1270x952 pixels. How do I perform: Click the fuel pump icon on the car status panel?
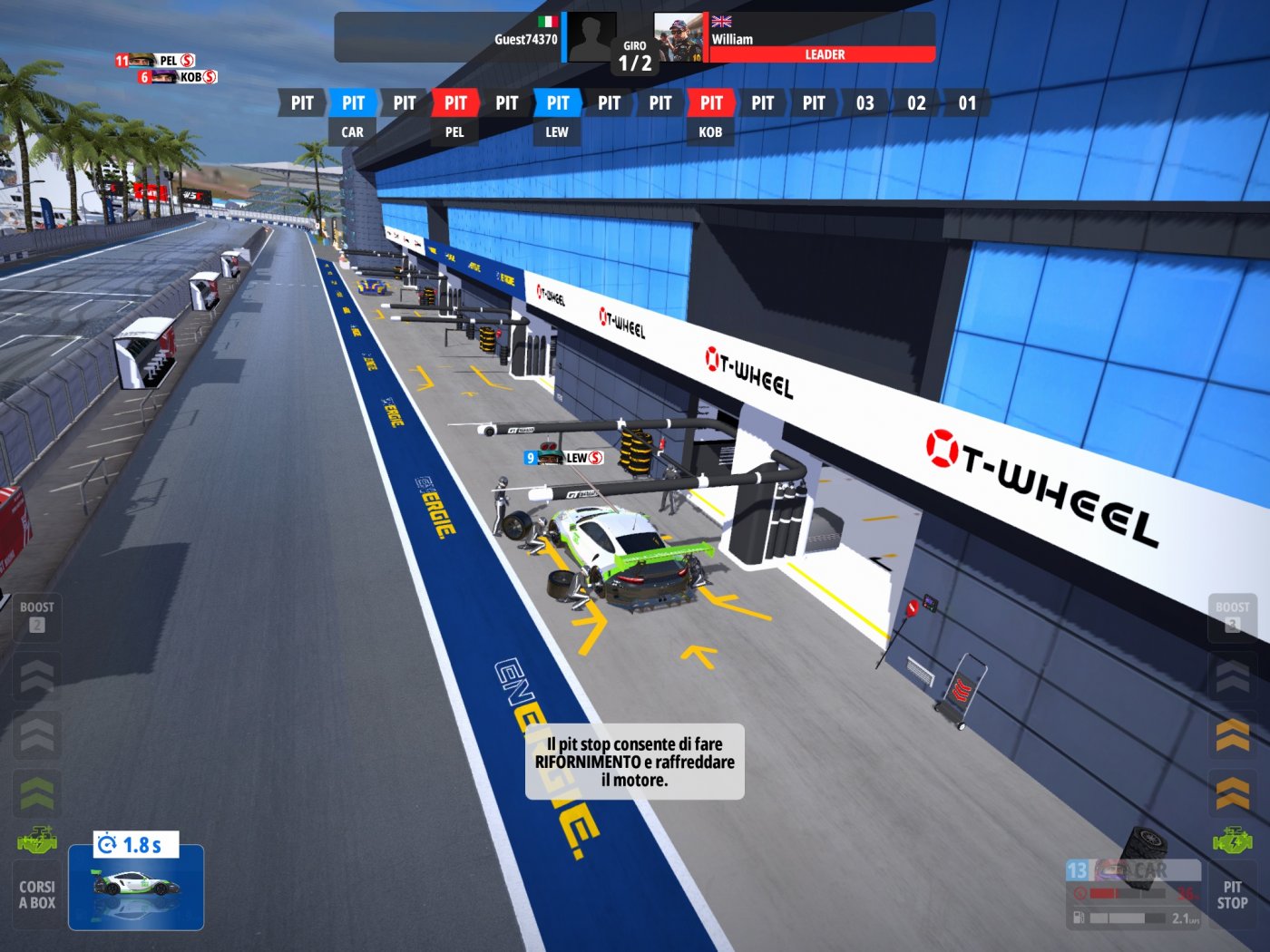(1079, 918)
